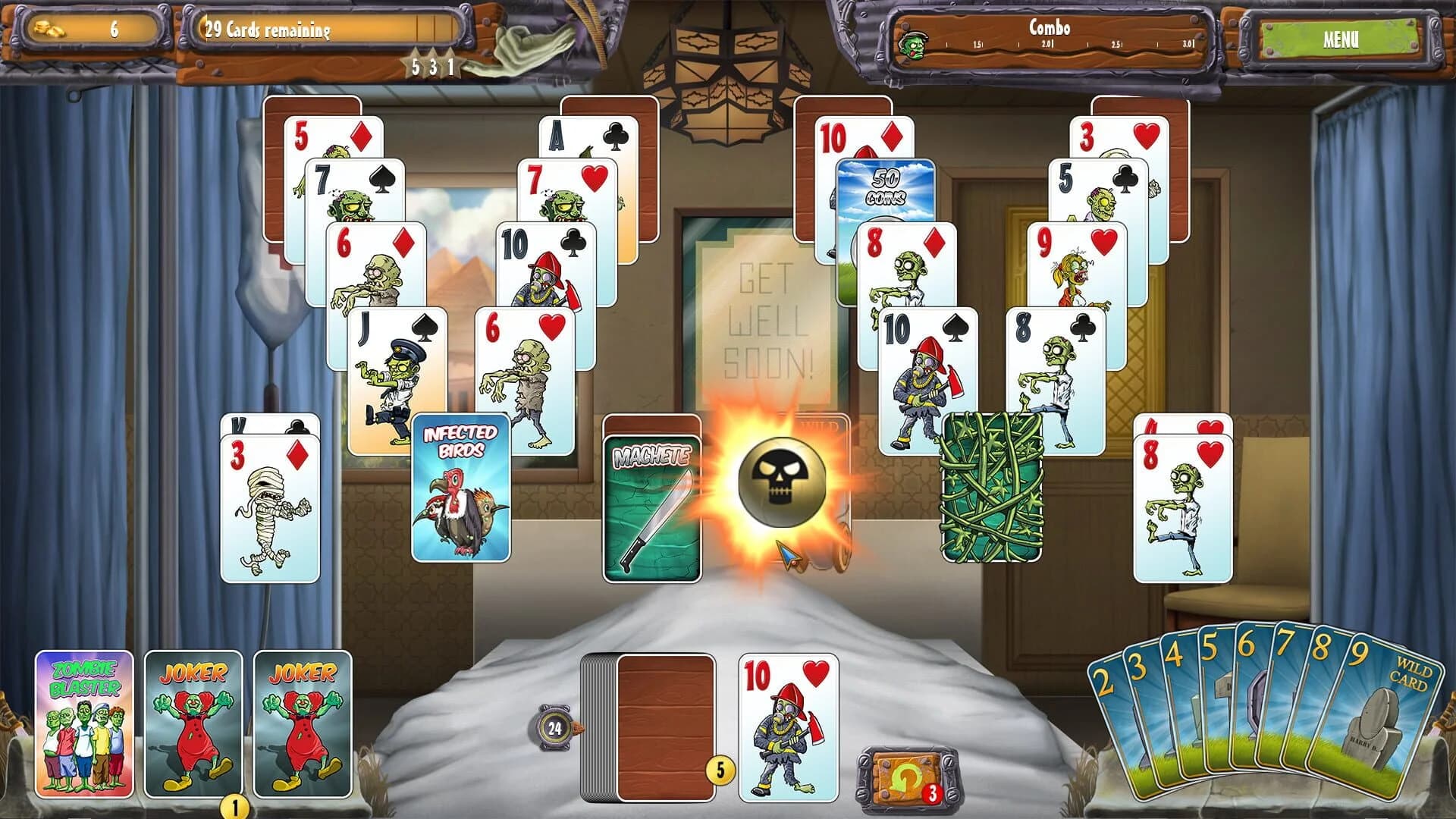This screenshot has height=819, width=1456.
Task: Select the Infected Birds card
Action: 463,485
